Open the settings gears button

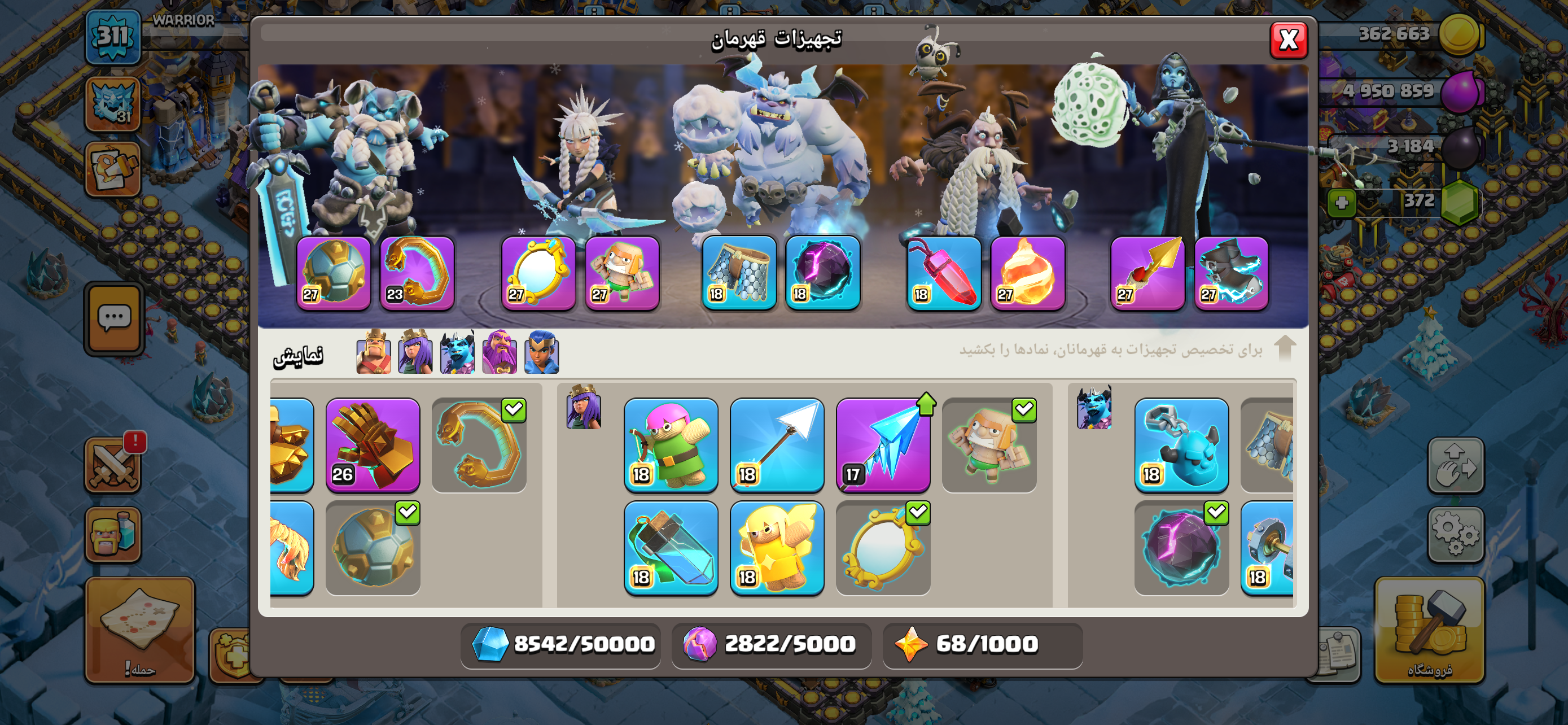point(1455,534)
